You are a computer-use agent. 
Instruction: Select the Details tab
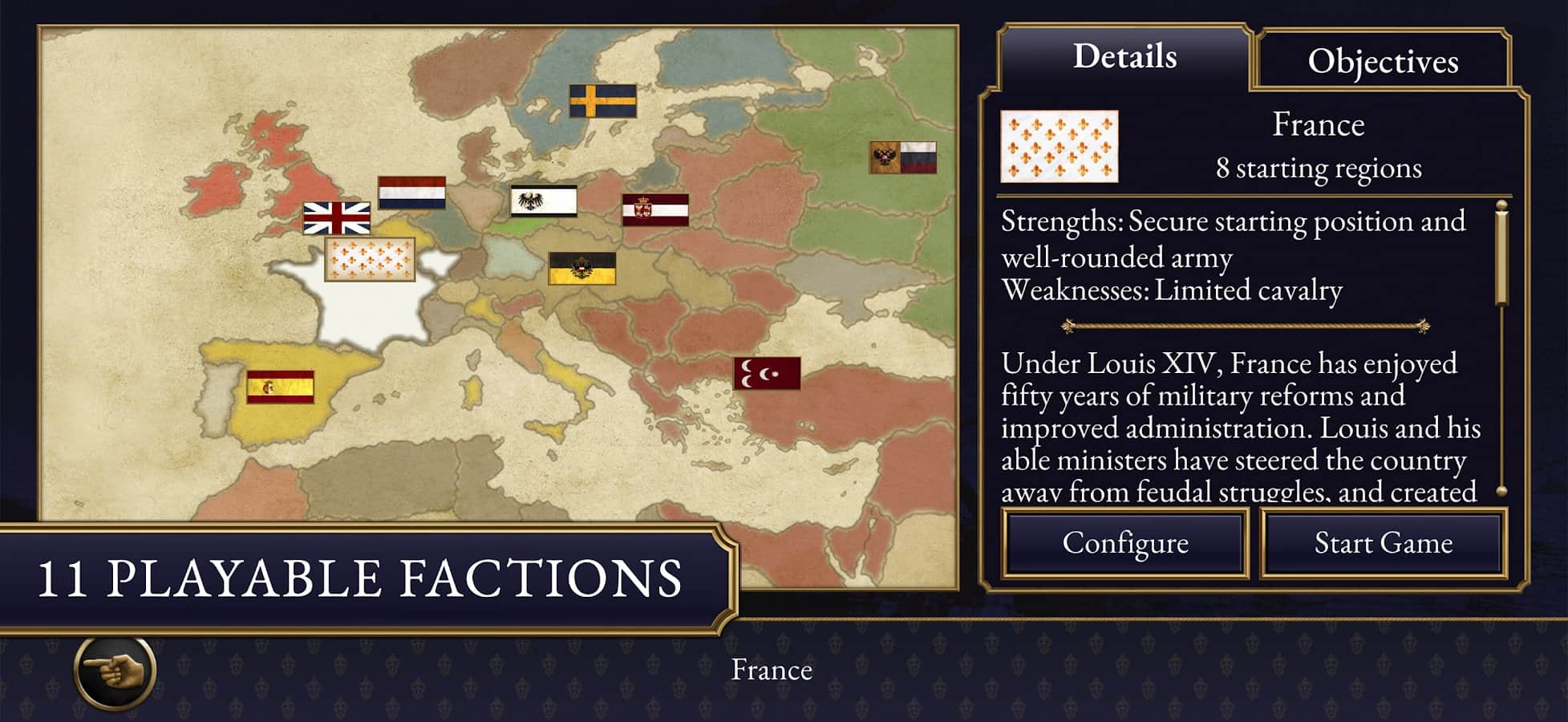click(1124, 56)
